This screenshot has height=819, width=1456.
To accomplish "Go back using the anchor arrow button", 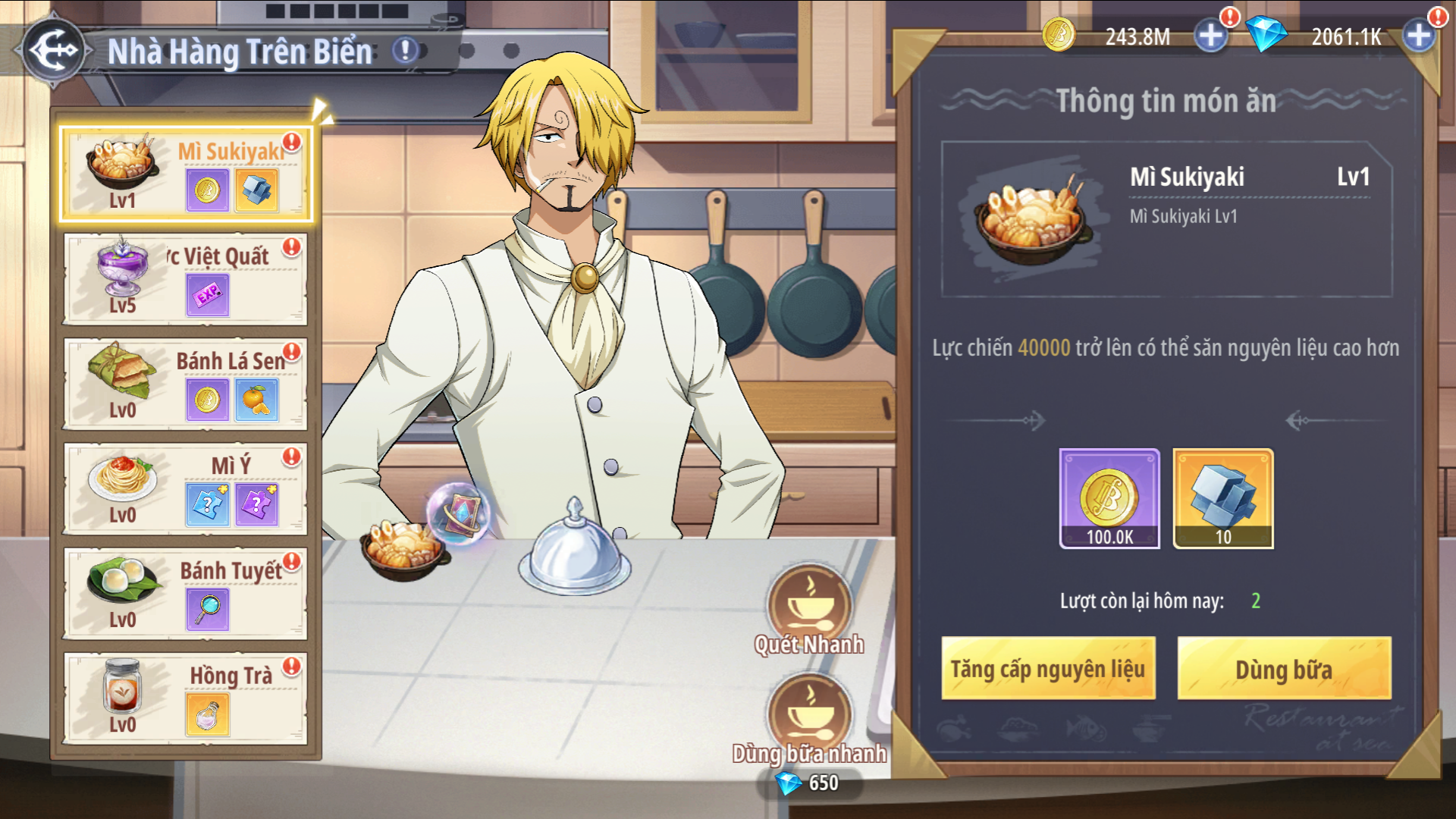I will point(53,50).
